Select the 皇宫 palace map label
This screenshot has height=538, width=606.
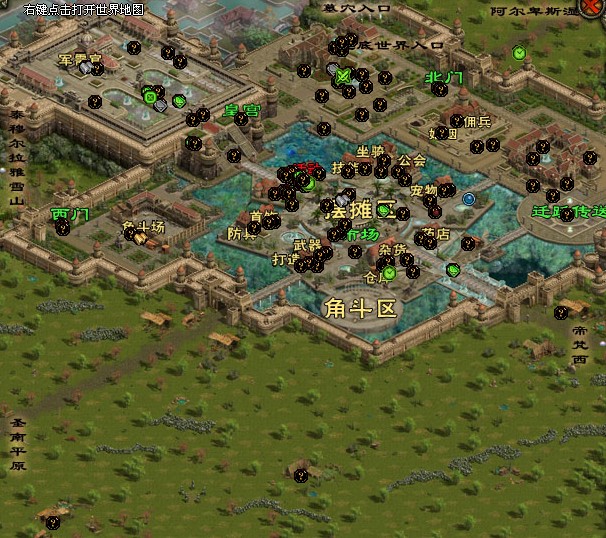click(x=242, y=111)
